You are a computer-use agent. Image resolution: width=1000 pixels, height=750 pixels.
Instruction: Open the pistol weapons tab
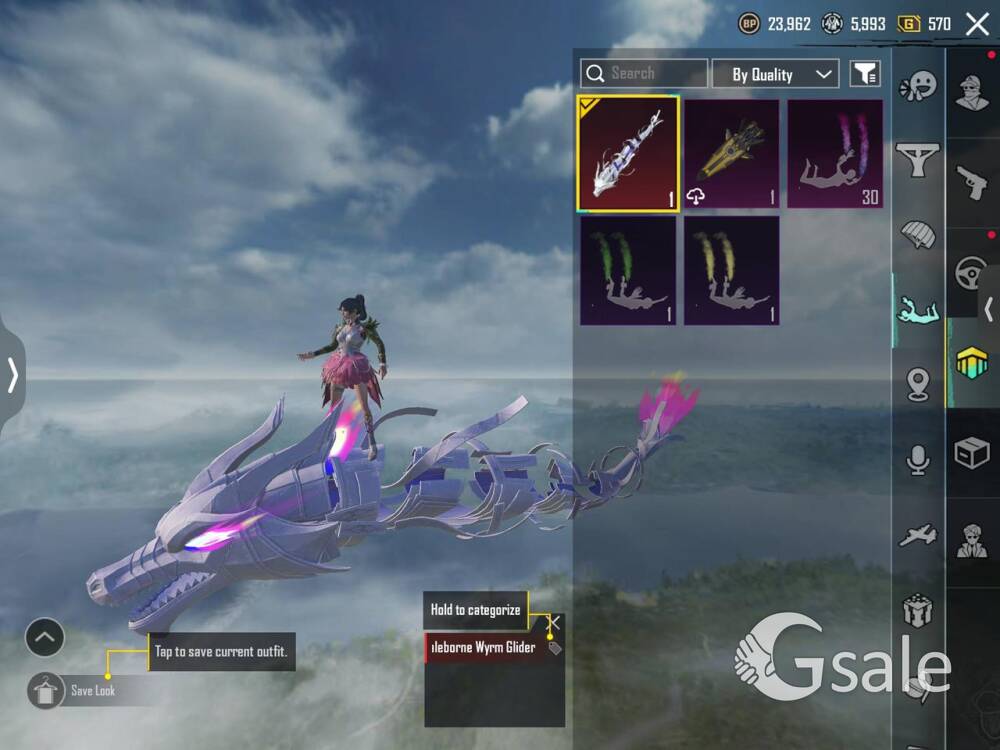[x=972, y=182]
